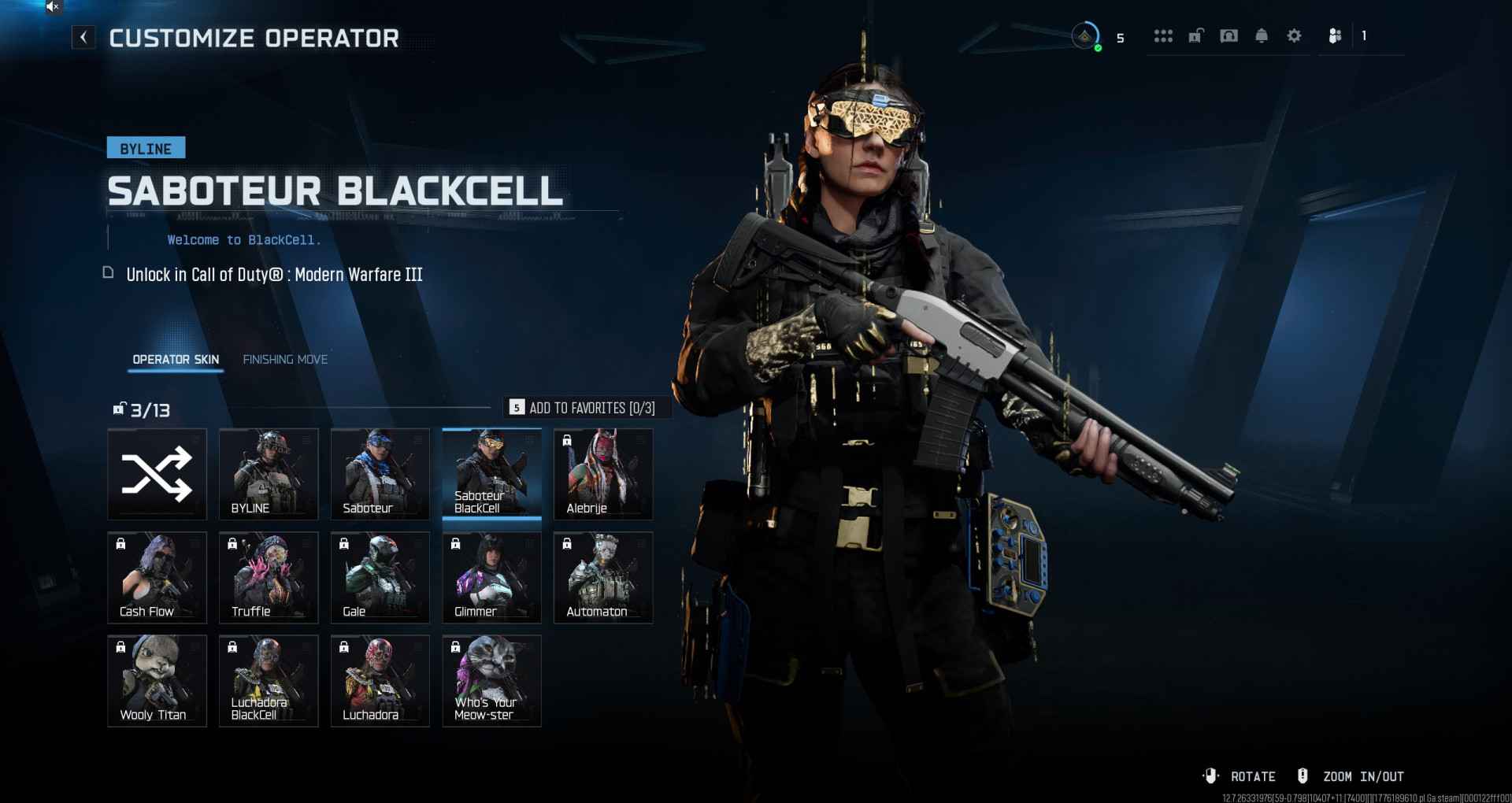Go back using the arrow button
This screenshot has height=803, width=1512.
(x=83, y=37)
